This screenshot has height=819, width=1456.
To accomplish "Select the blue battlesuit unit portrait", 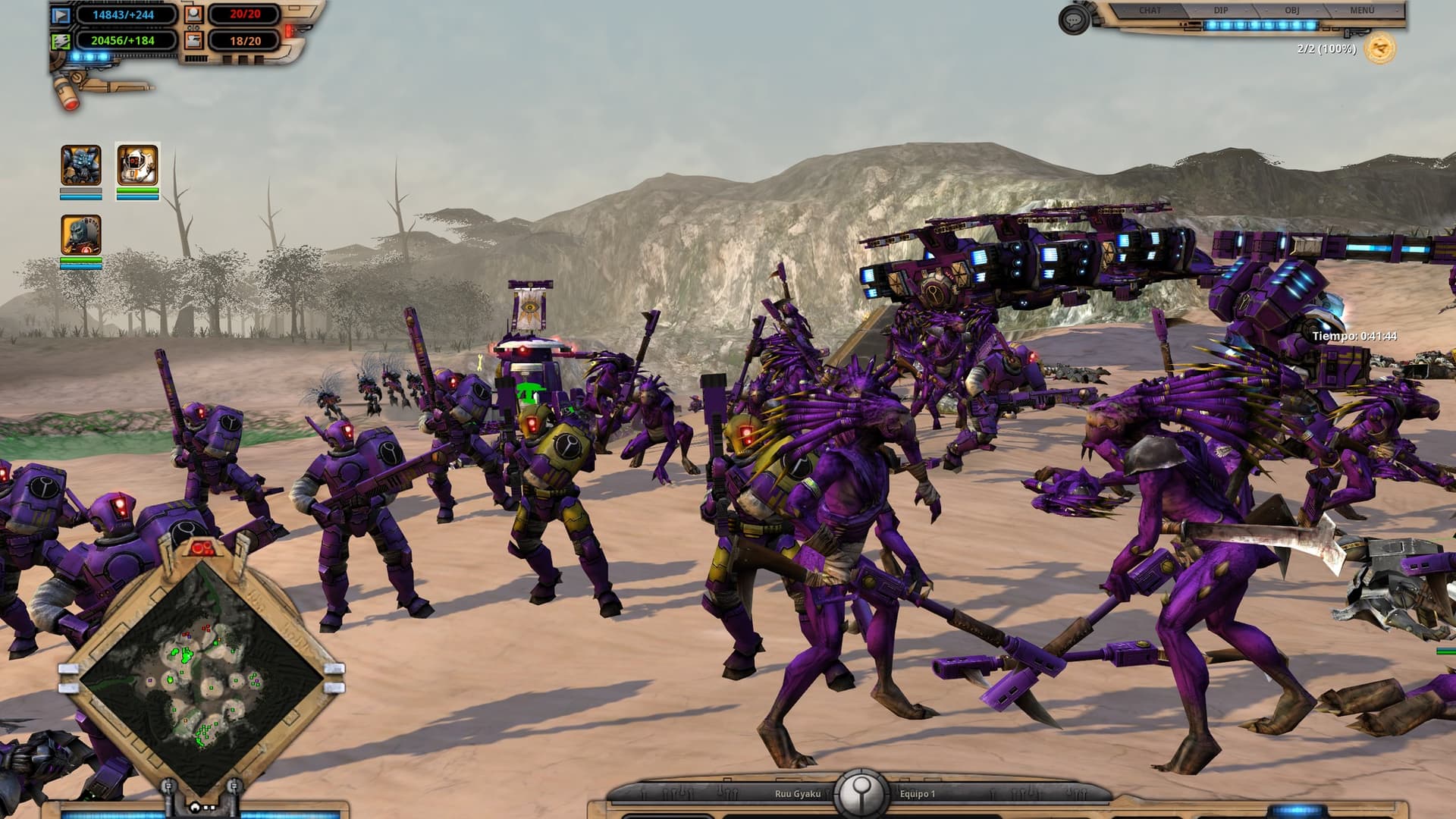I will [81, 165].
